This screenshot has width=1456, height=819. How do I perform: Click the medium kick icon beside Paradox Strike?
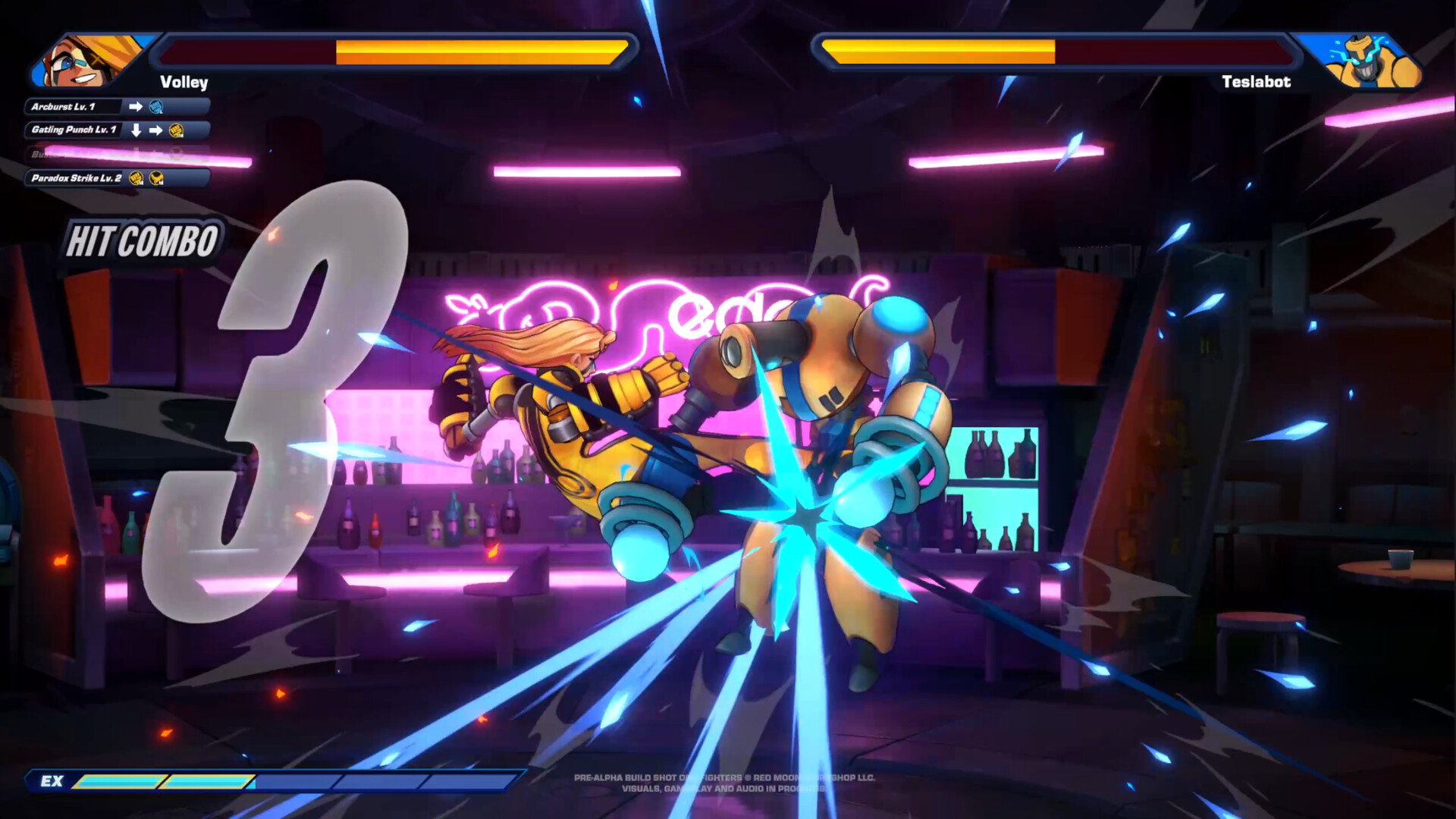[155, 178]
